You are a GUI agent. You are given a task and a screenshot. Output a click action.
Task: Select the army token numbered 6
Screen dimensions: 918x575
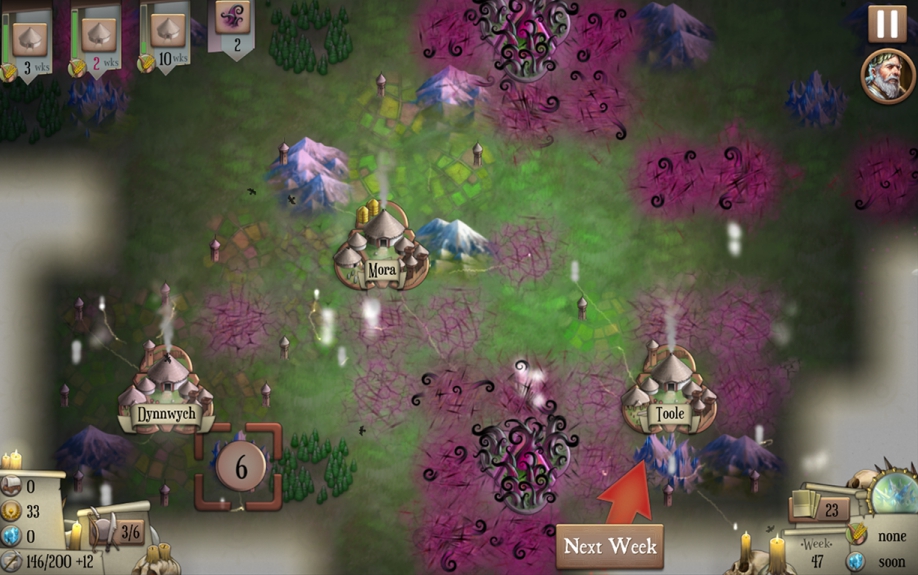click(240, 465)
